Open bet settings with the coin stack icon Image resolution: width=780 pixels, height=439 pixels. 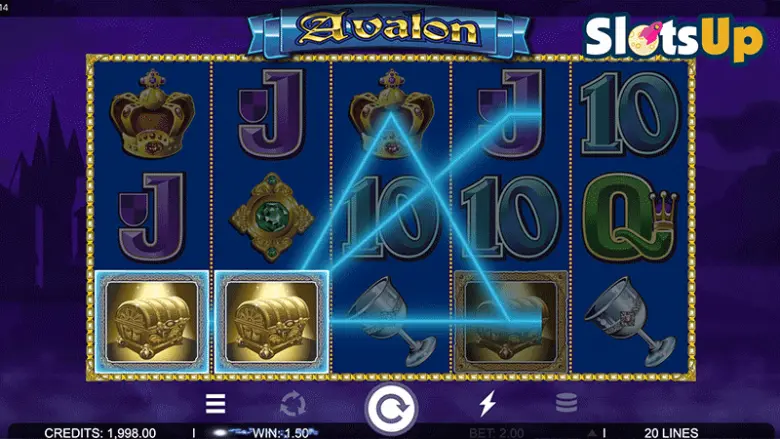(x=566, y=404)
